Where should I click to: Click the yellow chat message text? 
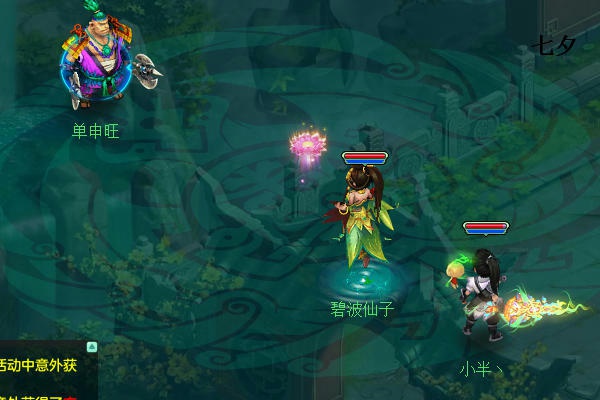(40, 367)
